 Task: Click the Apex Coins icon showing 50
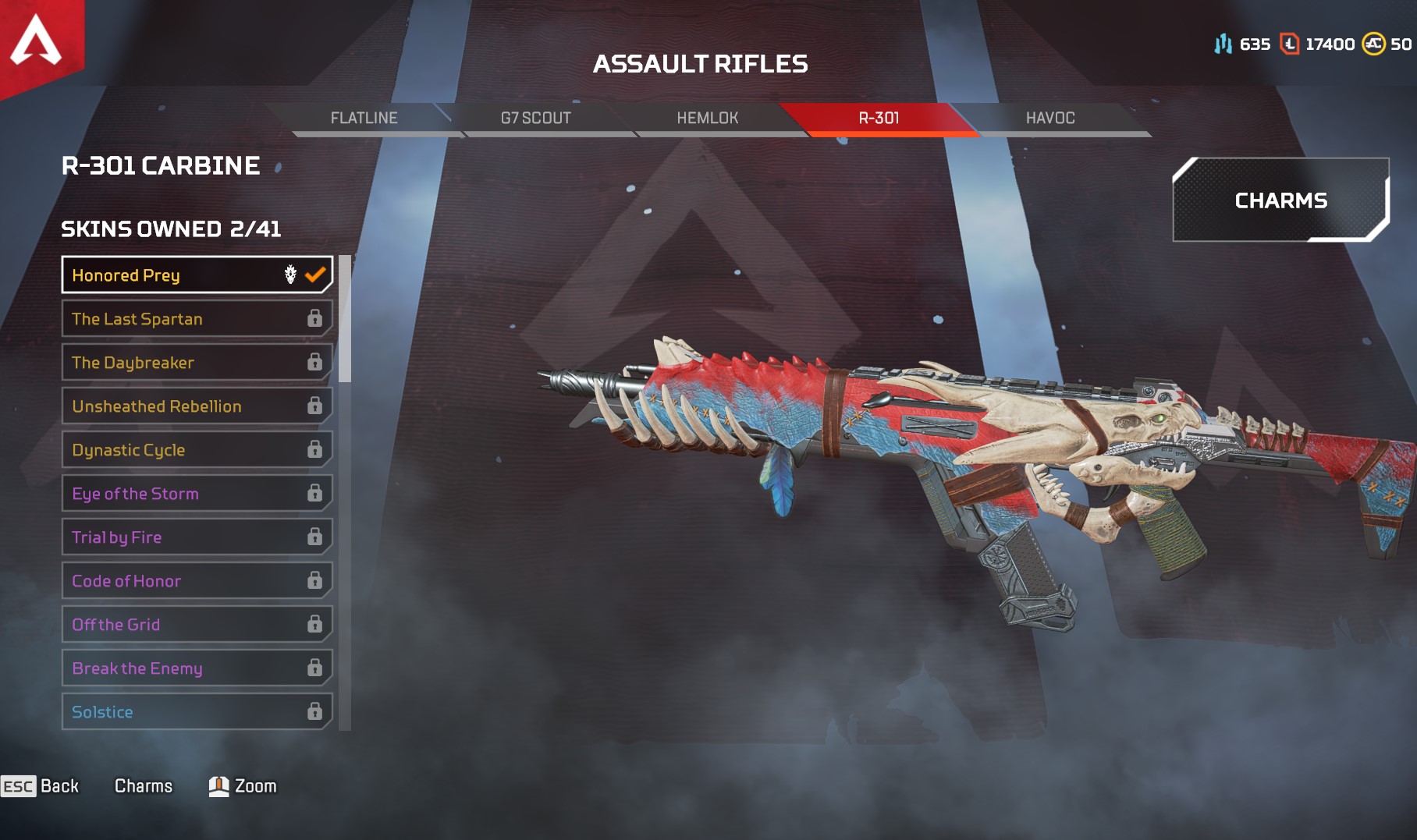[x=1373, y=44]
